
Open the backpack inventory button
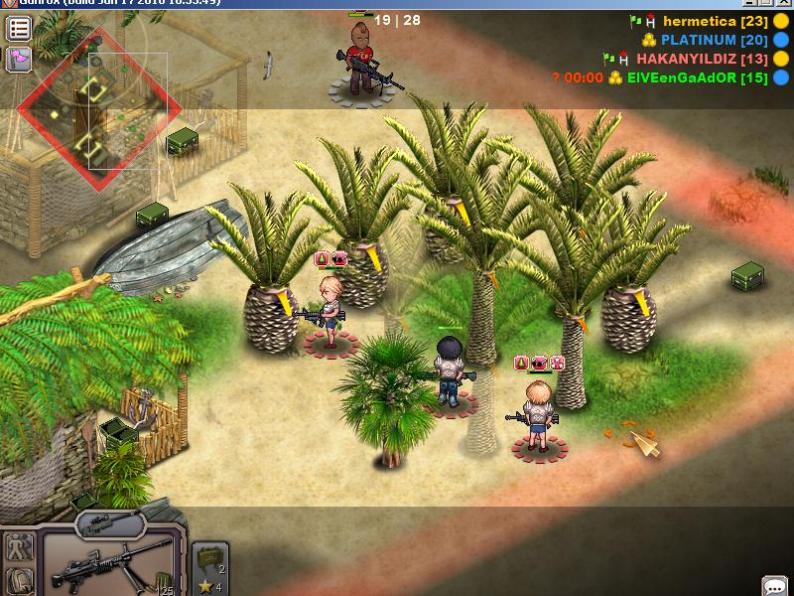point(20,580)
